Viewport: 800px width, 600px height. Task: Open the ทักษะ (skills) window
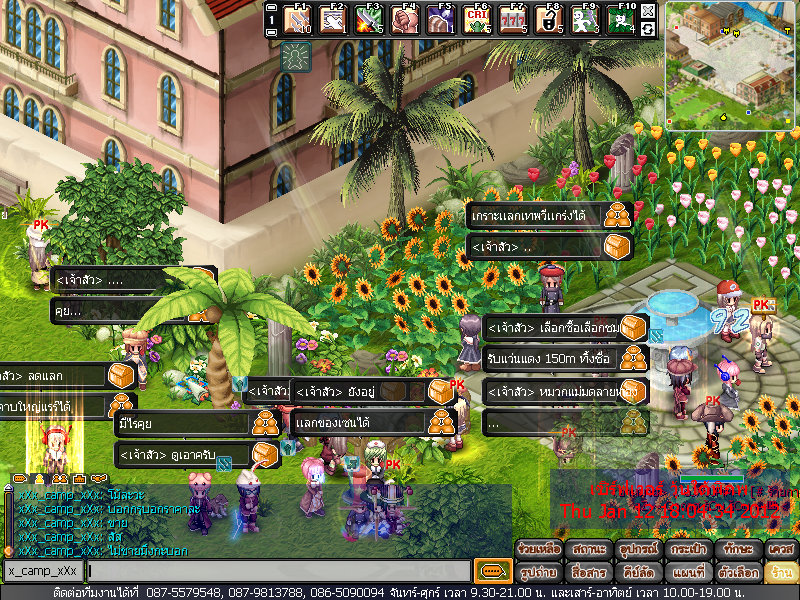click(737, 550)
